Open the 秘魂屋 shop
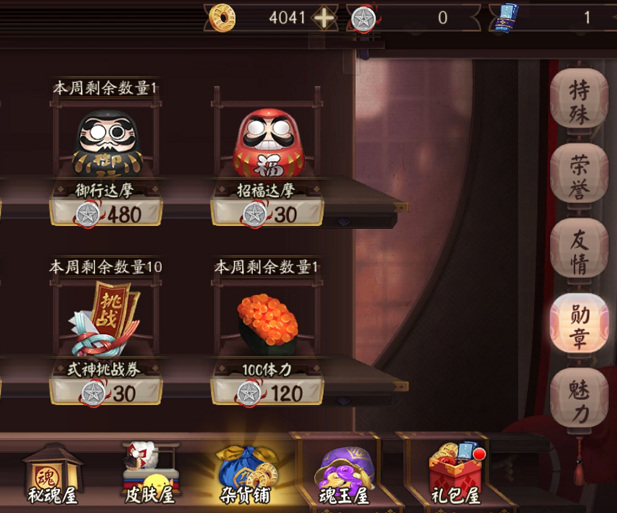The height and width of the screenshot is (513, 617). (53, 476)
